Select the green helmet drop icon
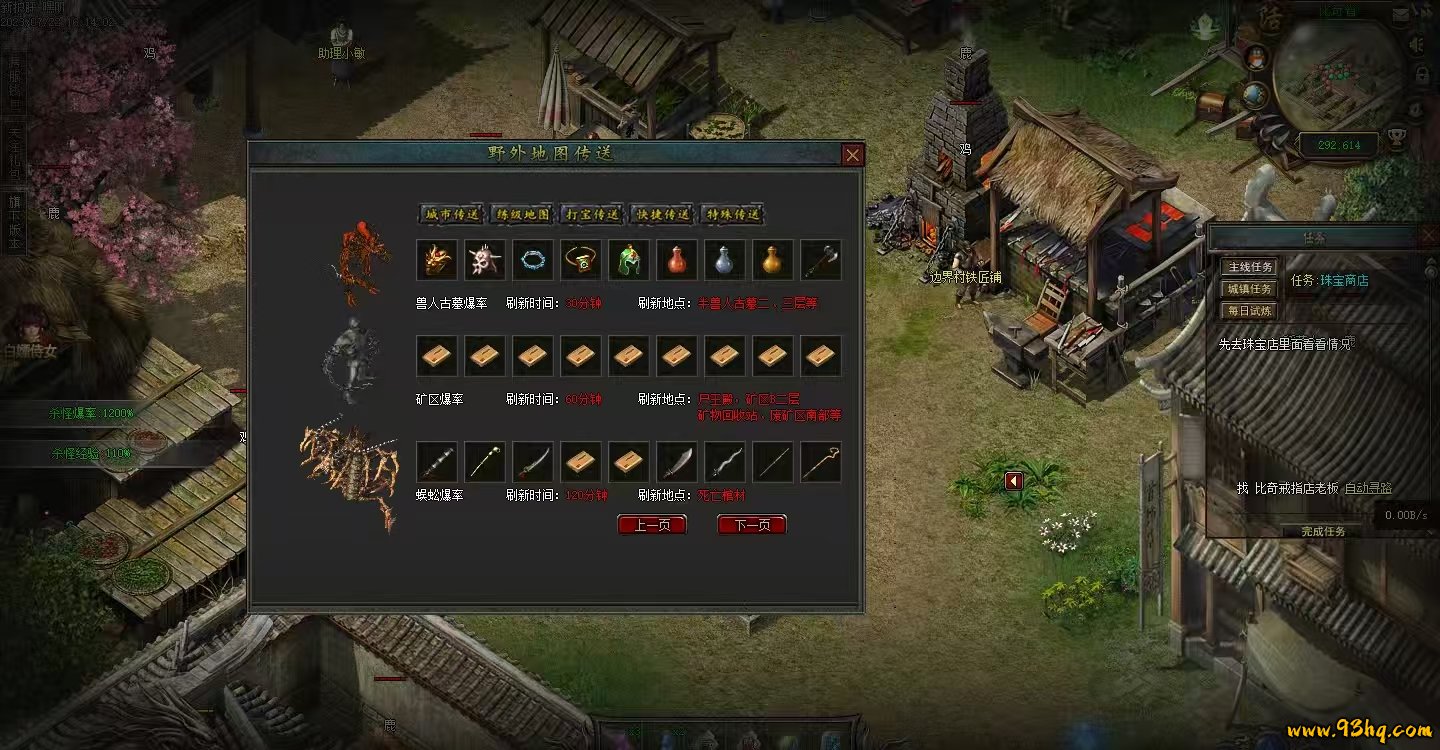 coord(629,260)
